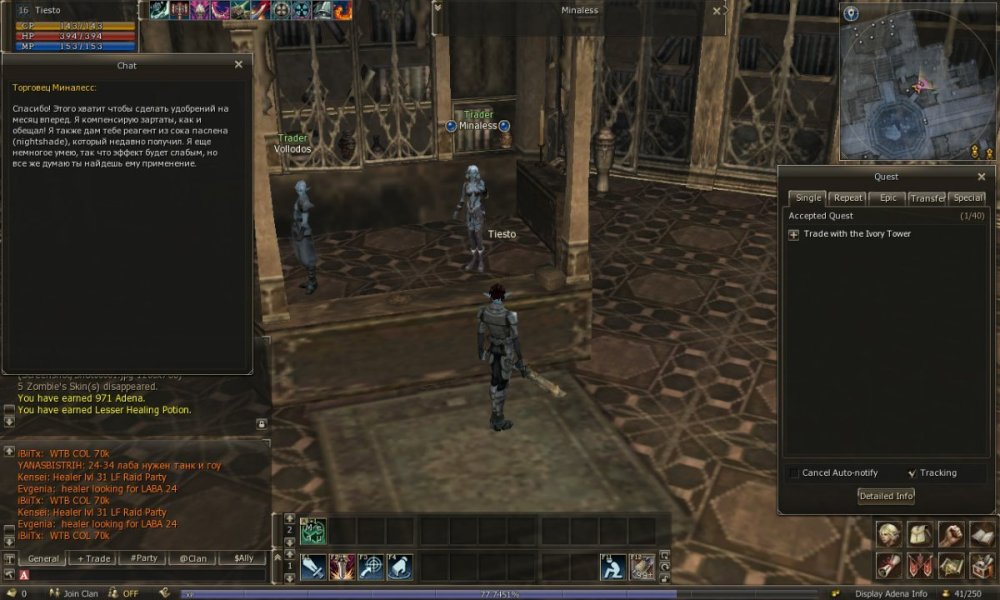1000x600 pixels.
Task: Activate the sword attack skill on the hotbar
Action: [x=312, y=567]
